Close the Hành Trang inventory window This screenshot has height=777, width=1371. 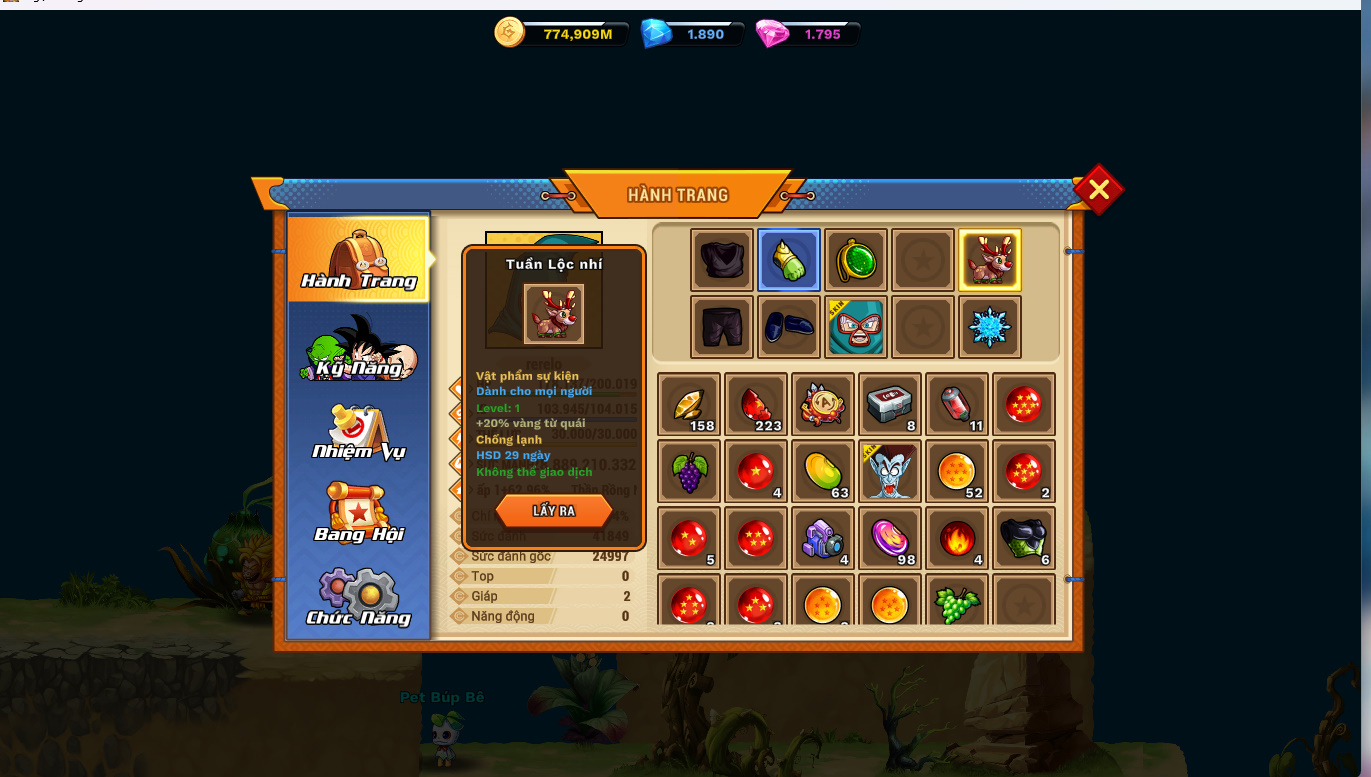point(1098,190)
